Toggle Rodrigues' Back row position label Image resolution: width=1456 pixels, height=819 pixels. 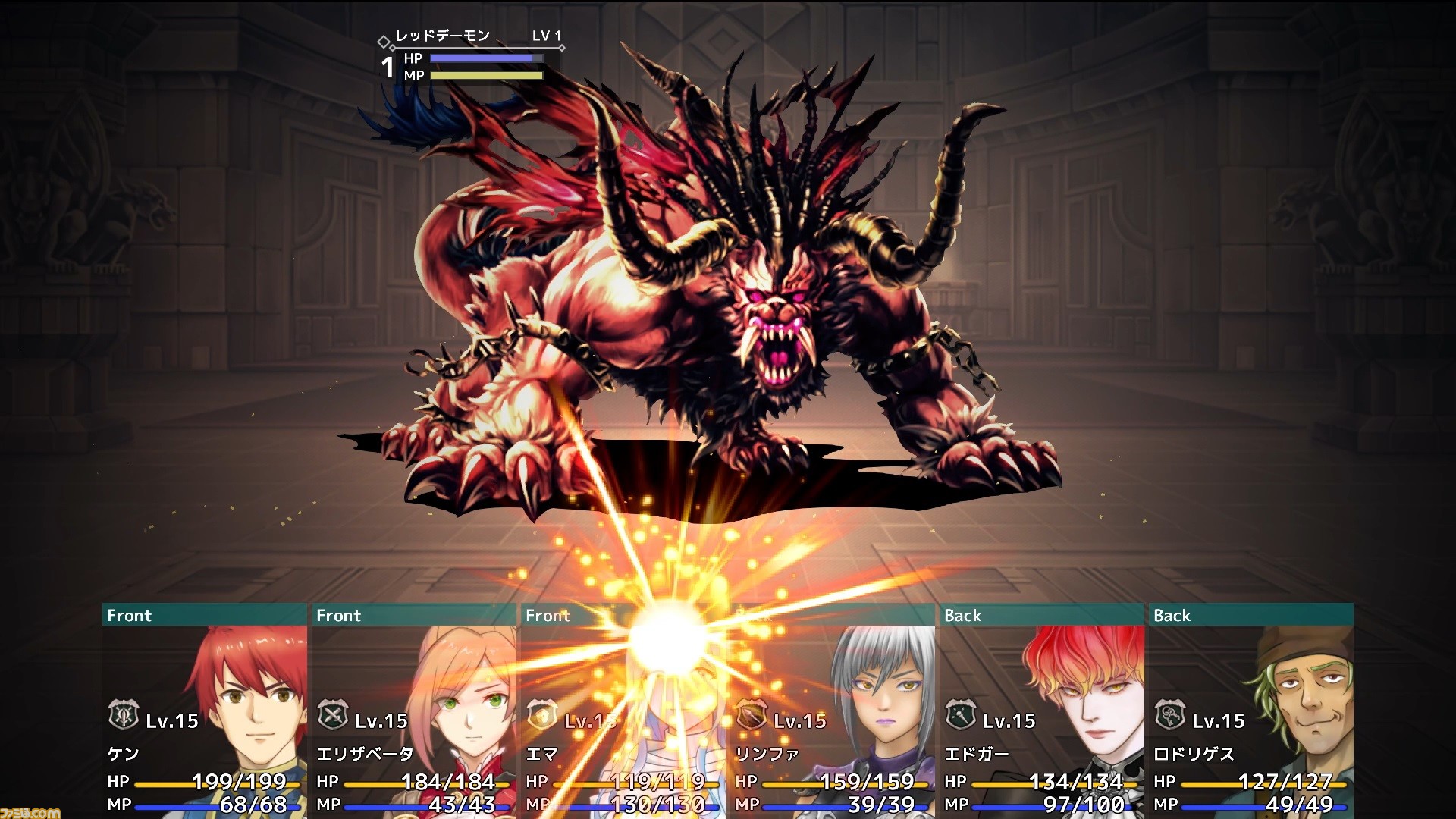pos(1172,616)
